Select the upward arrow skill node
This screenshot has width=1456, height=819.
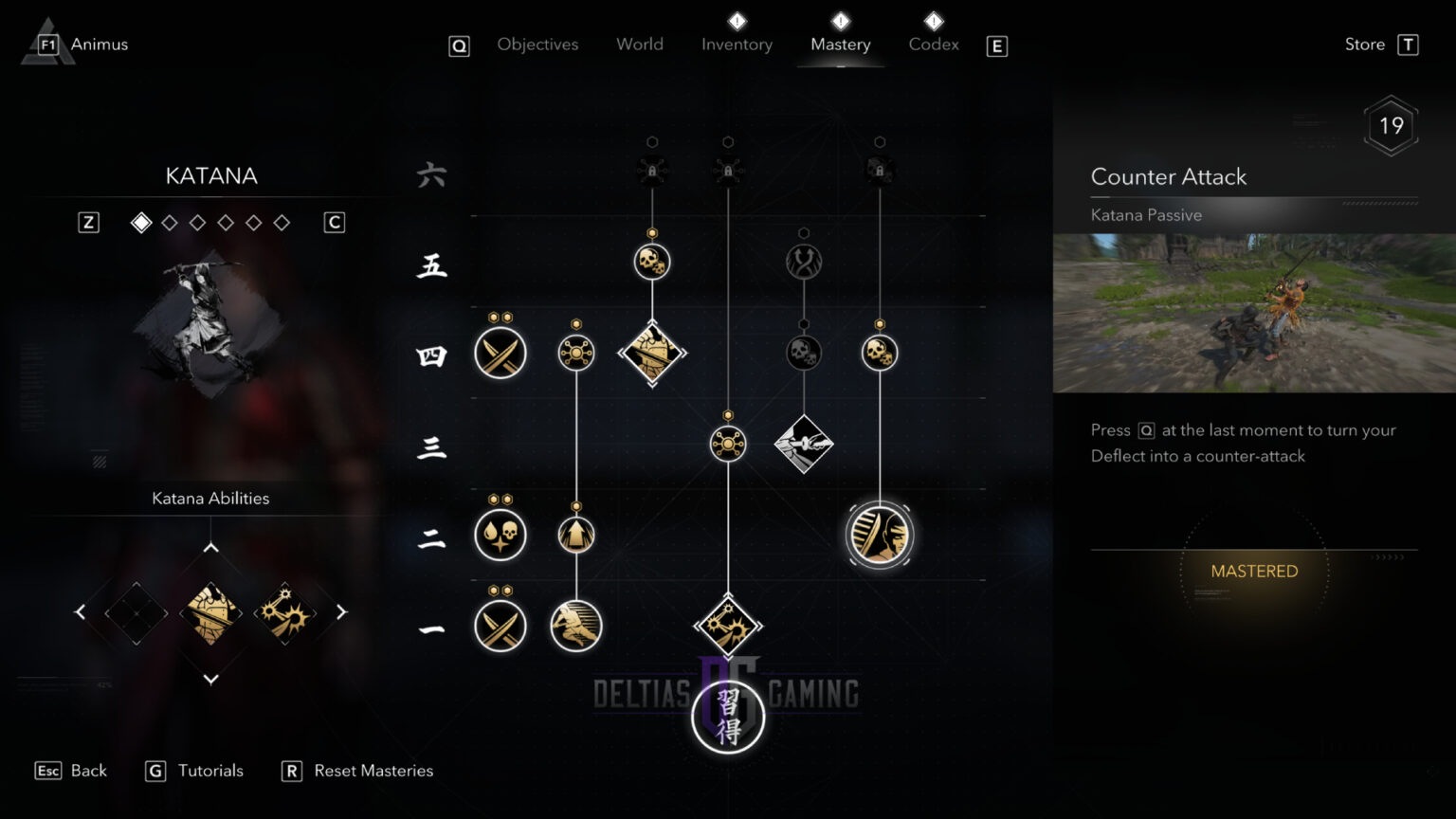576,535
